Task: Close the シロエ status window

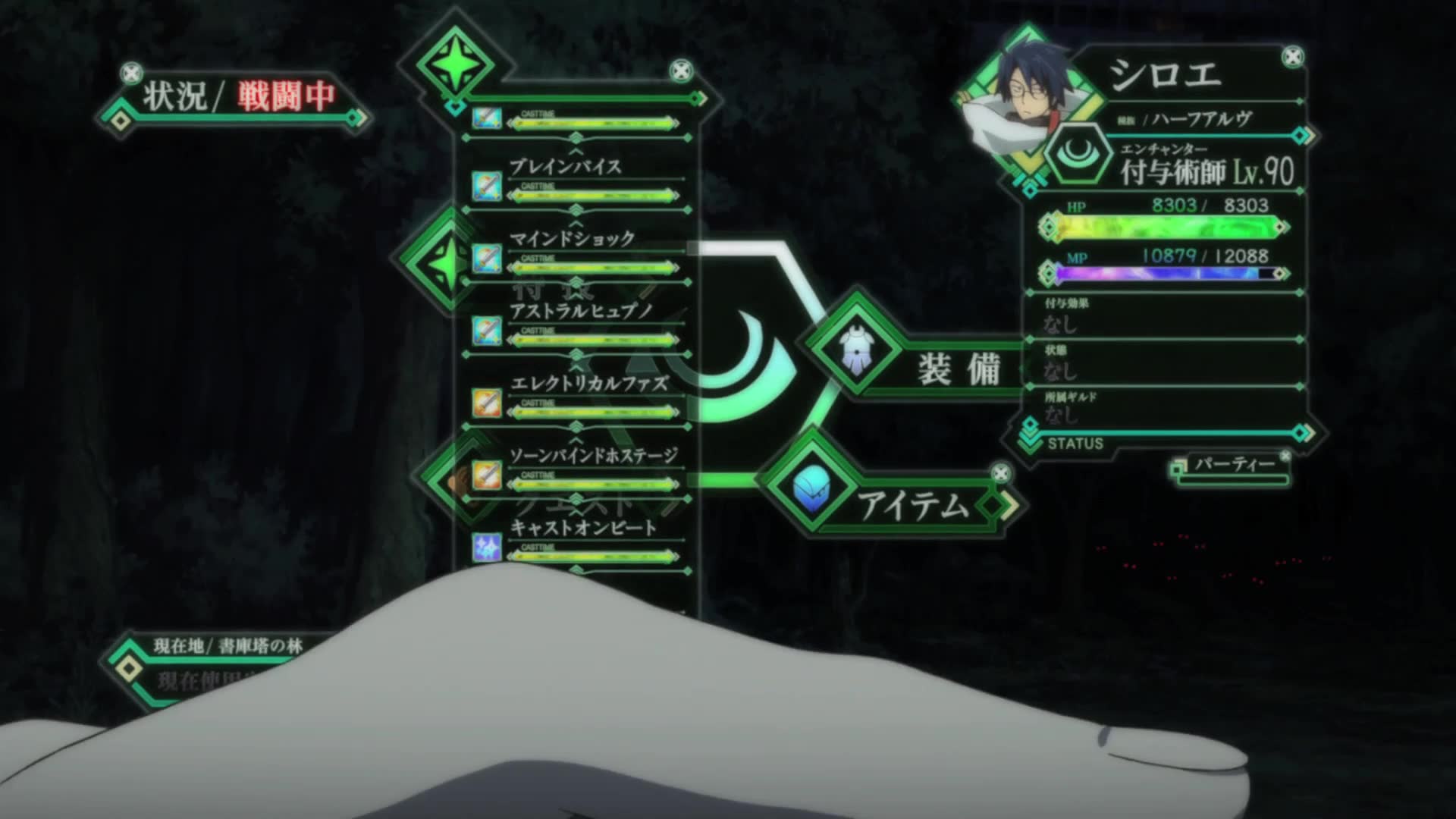Action: pos(1292,57)
